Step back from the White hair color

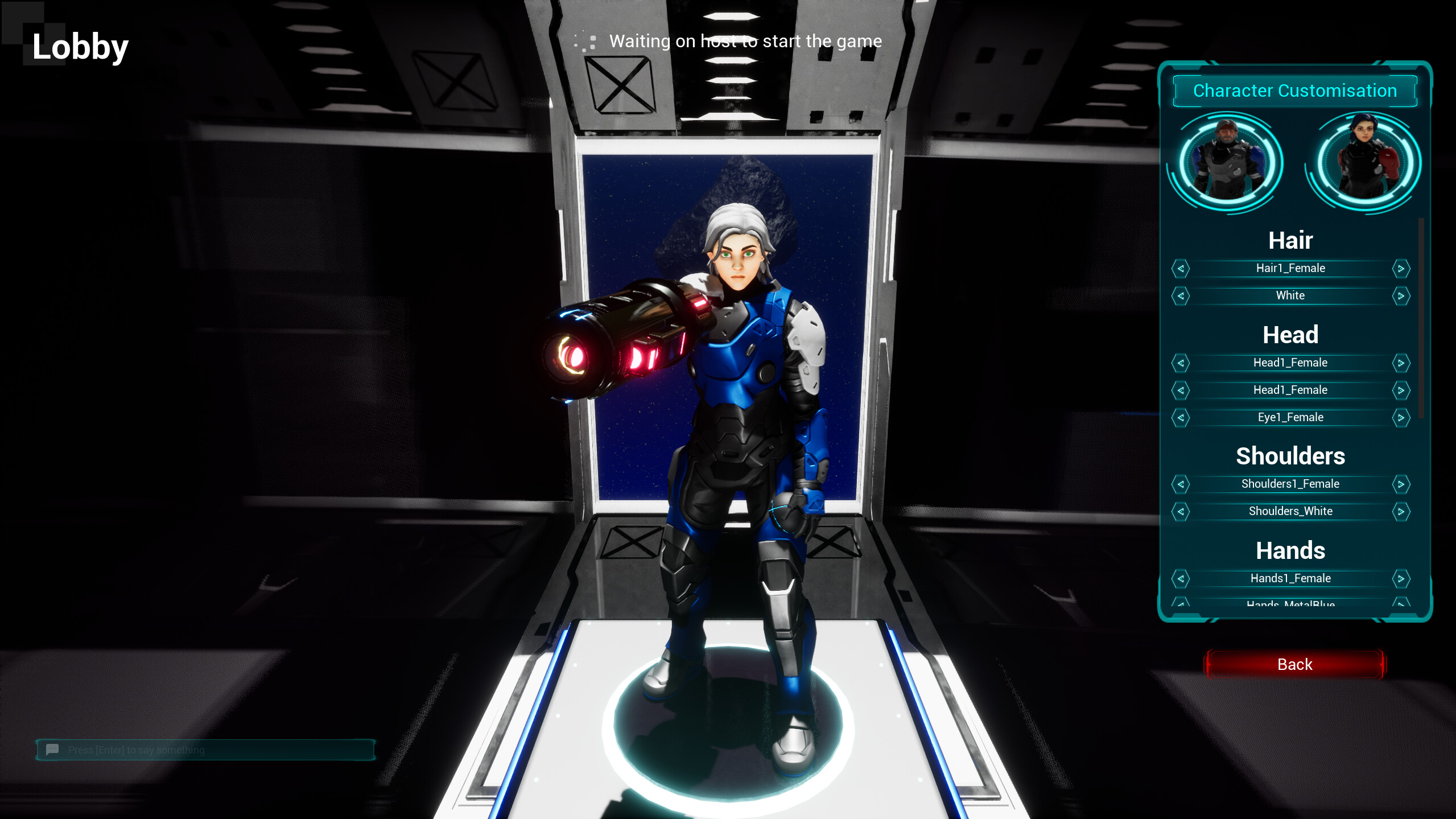point(1181,295)
